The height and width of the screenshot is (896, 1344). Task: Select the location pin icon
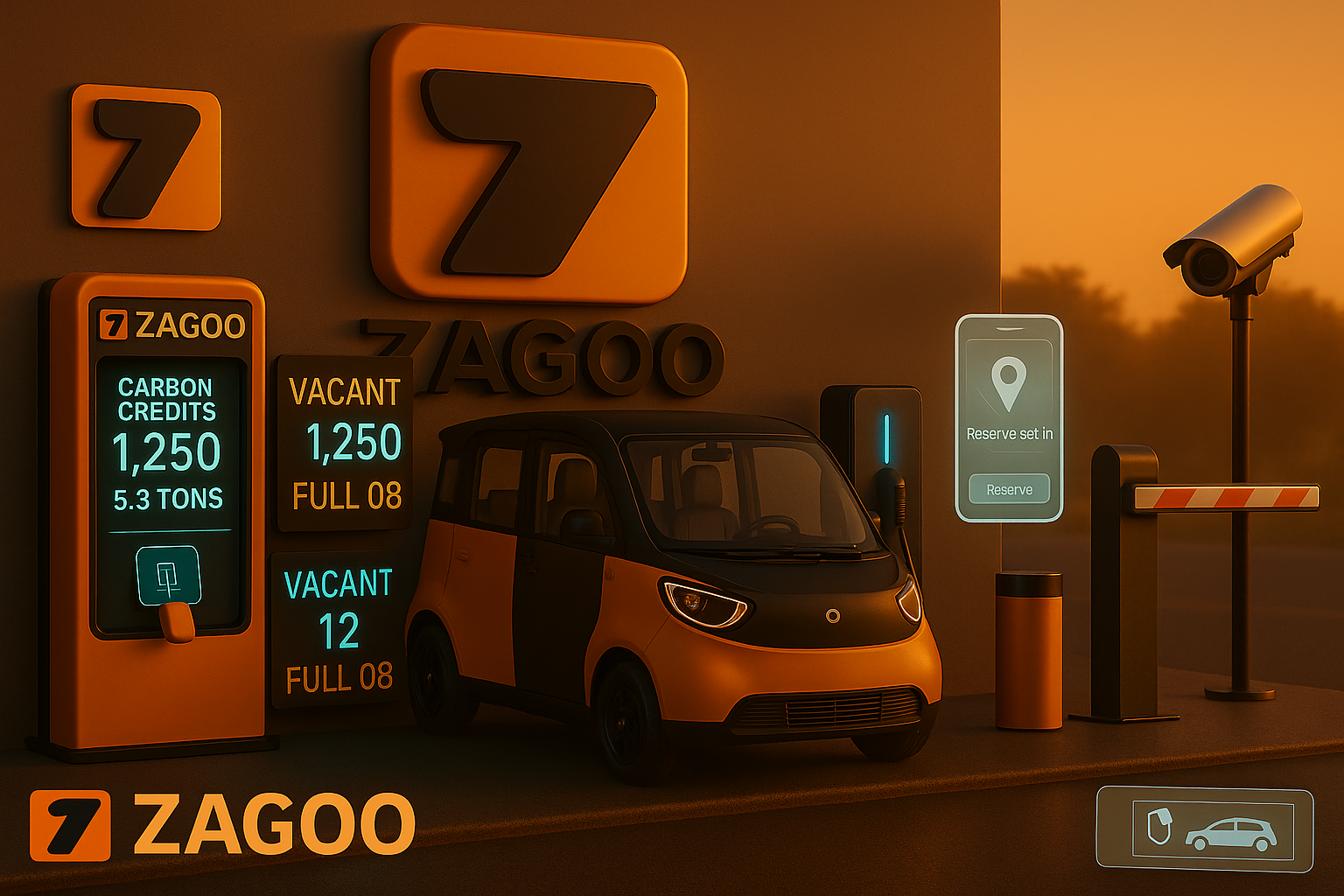tap(1008, 383)
